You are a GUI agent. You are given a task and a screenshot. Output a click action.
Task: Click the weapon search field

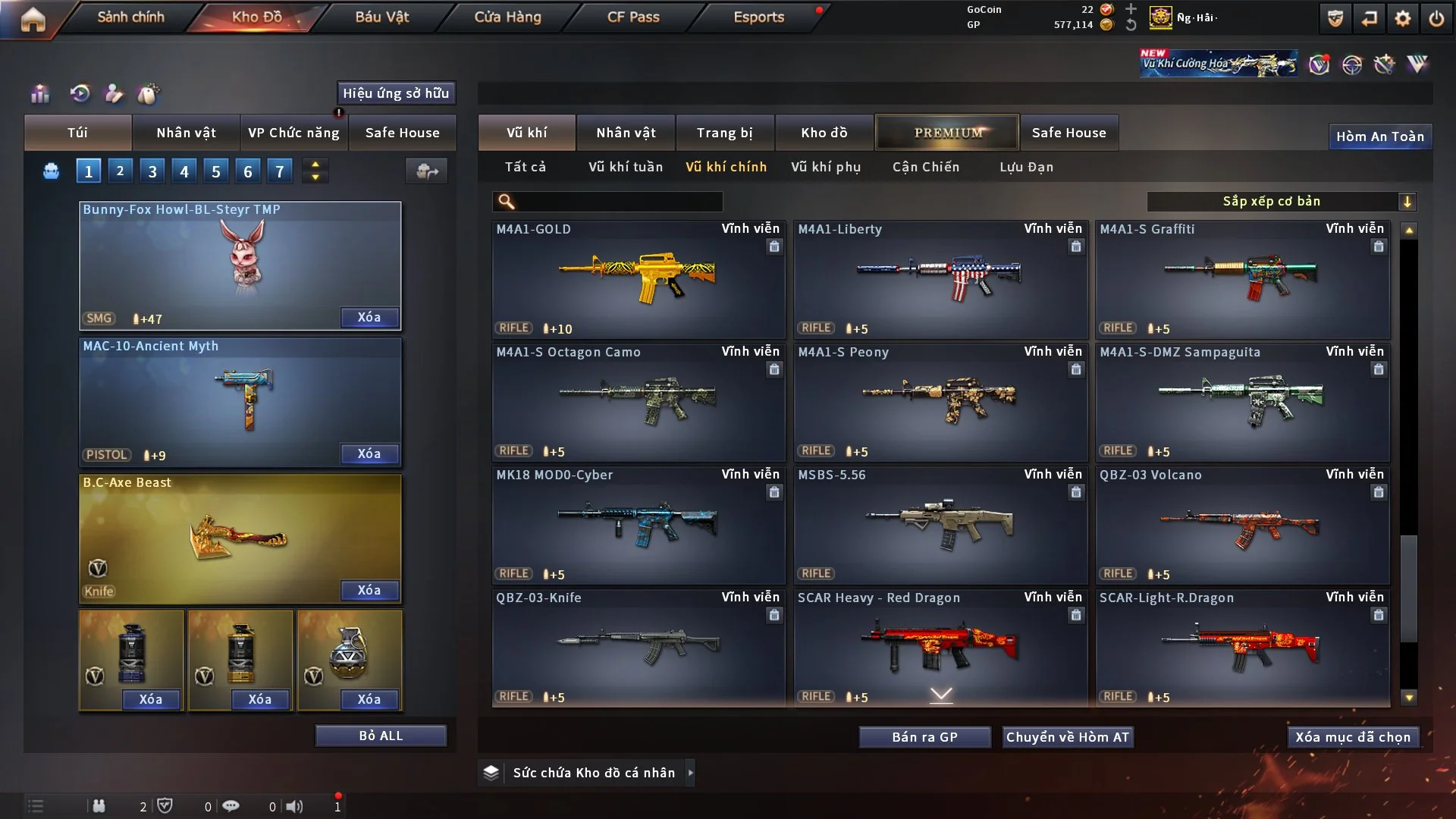coord(618,202)
